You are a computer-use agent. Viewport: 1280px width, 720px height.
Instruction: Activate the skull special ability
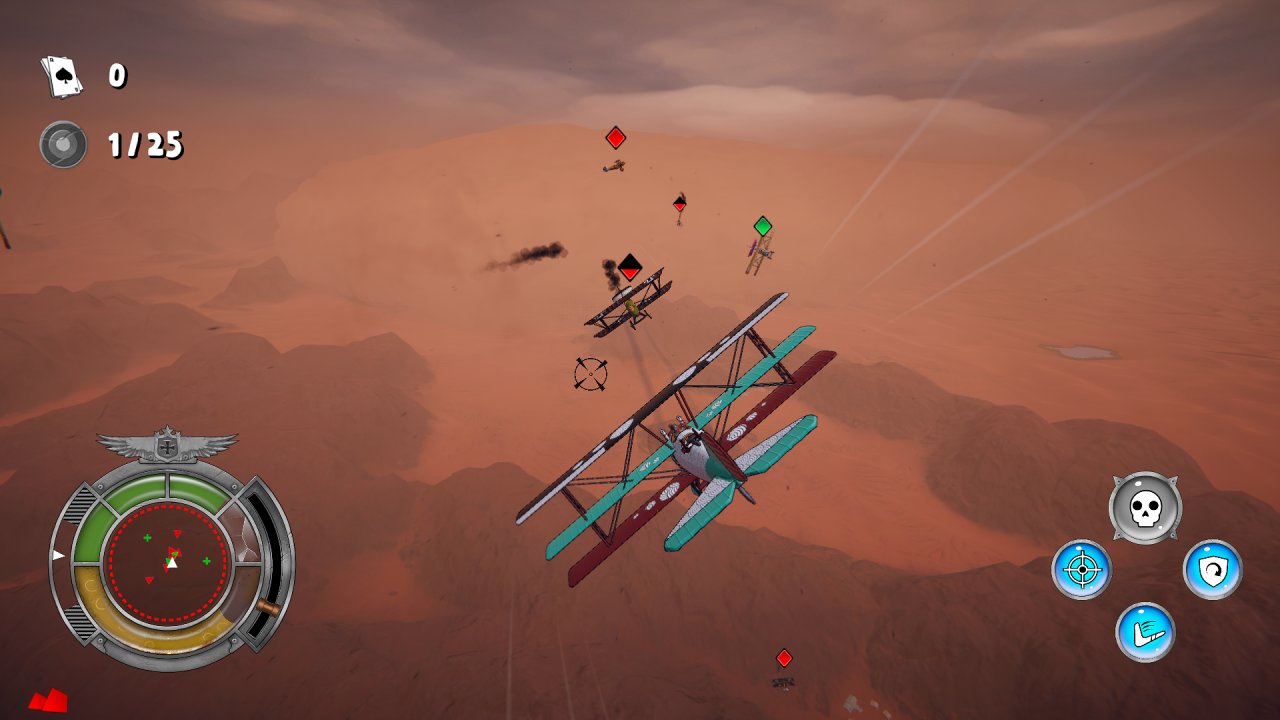coord(1146,508)
